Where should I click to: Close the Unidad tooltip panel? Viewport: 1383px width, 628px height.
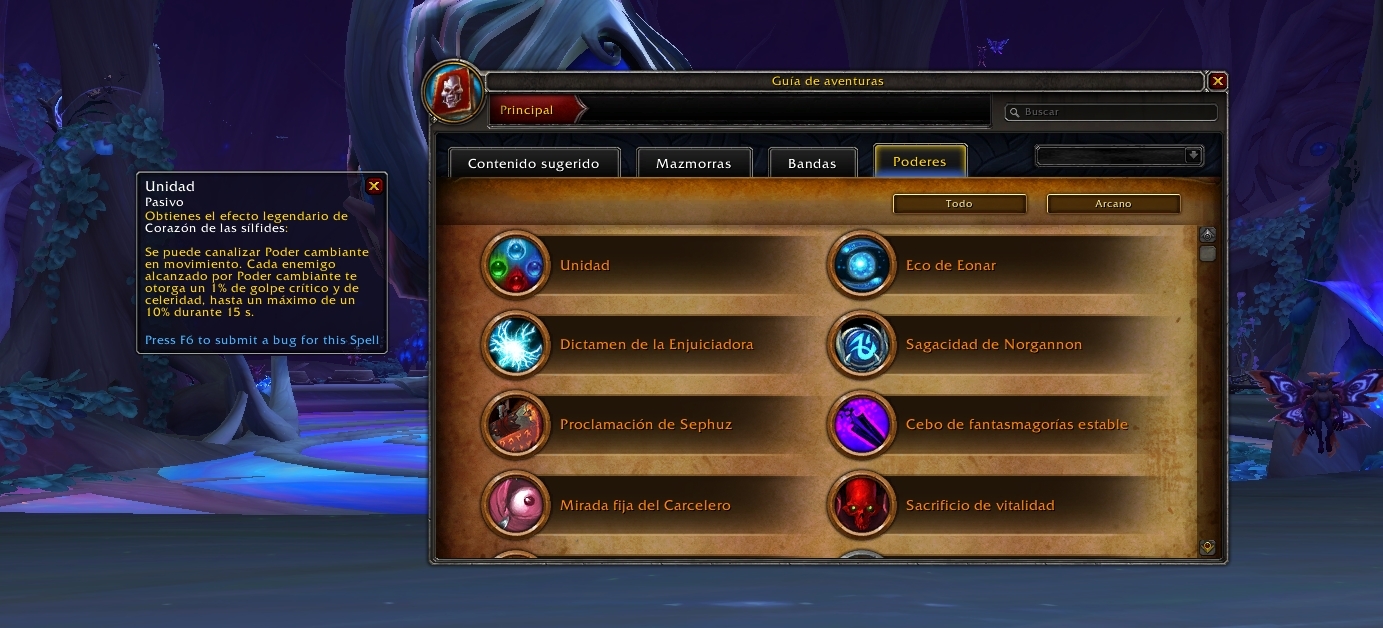coord(374,186)
